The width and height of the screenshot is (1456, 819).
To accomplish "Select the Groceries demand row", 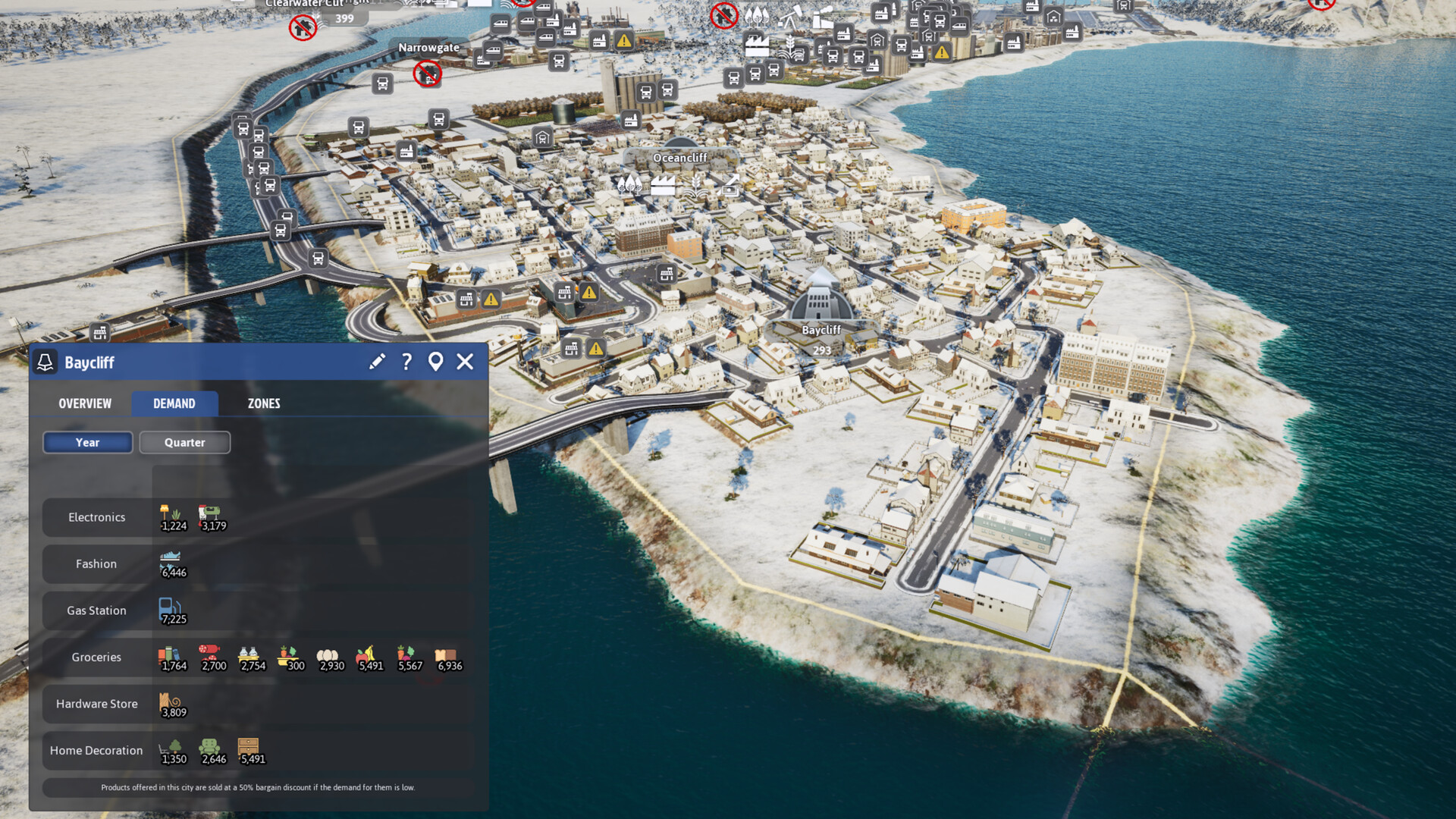I will (97, 657).
